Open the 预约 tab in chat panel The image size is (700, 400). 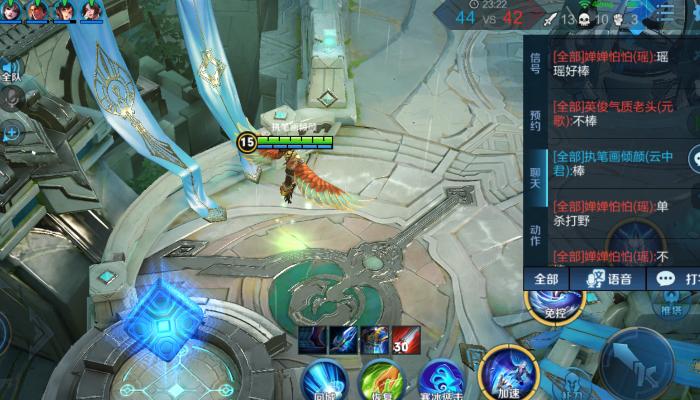pos(535,121)
